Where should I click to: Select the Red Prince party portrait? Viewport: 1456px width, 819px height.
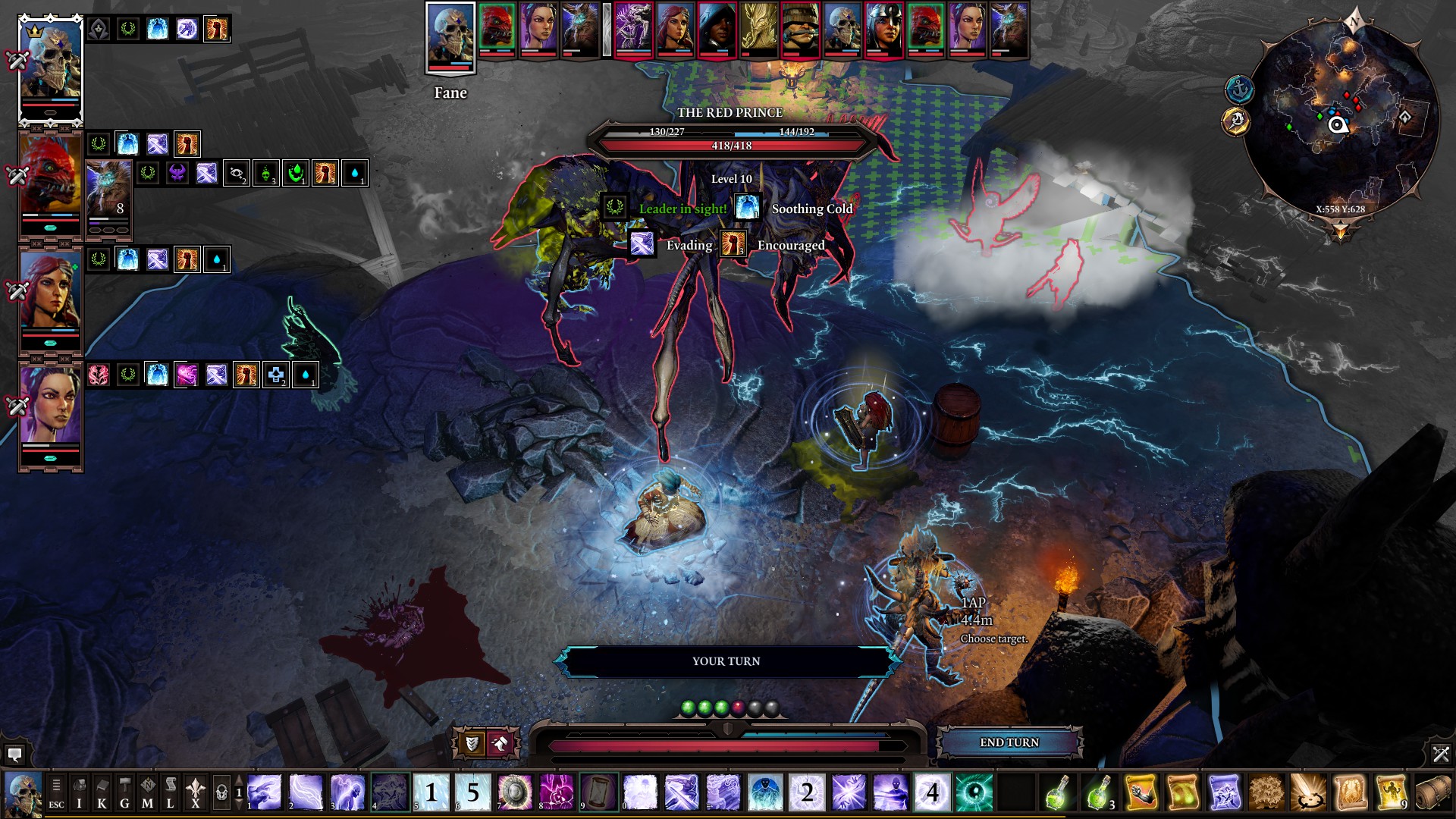[50, 182]
